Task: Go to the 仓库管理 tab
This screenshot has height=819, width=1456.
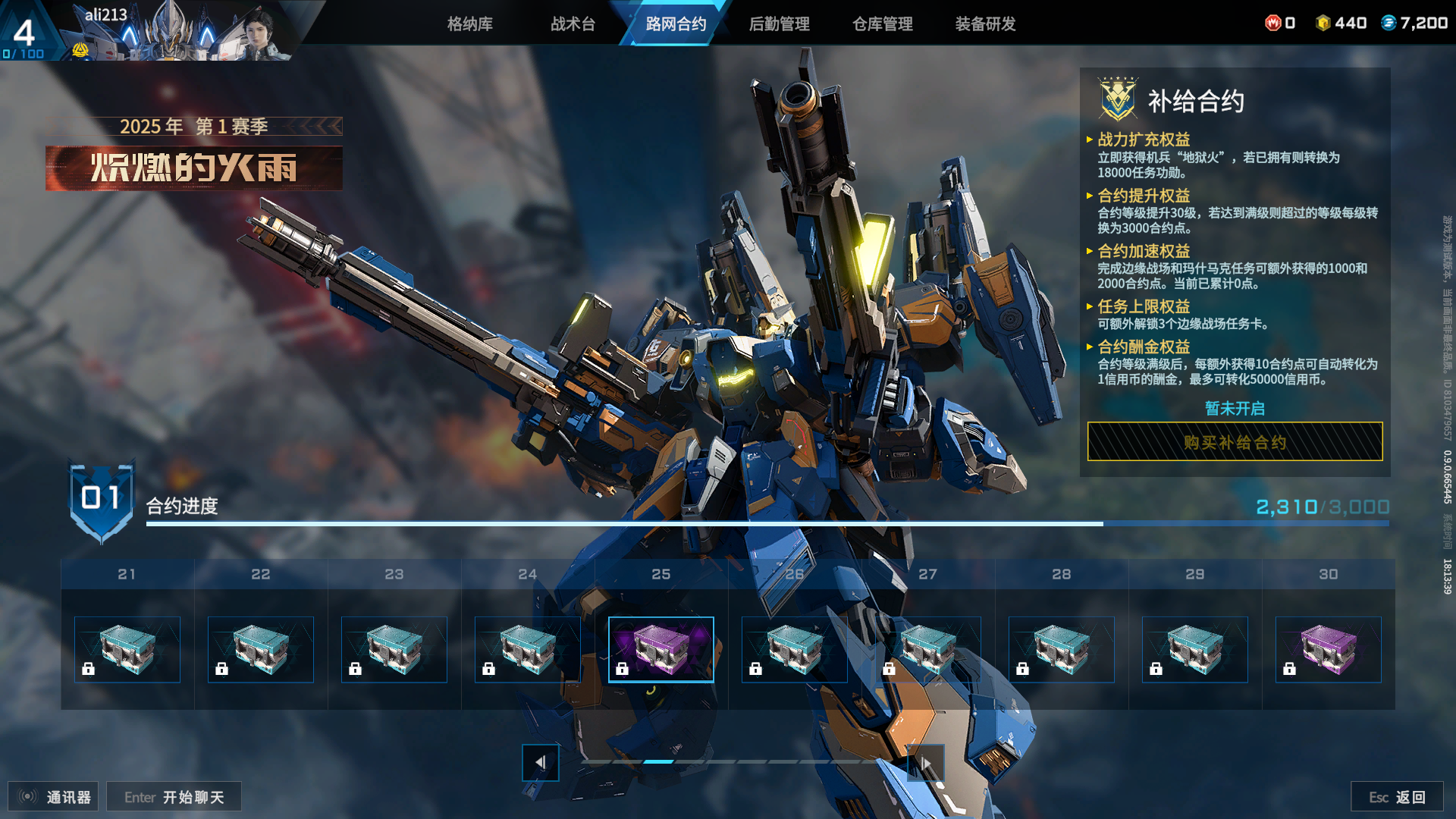Action: click(x=882, y=24)
